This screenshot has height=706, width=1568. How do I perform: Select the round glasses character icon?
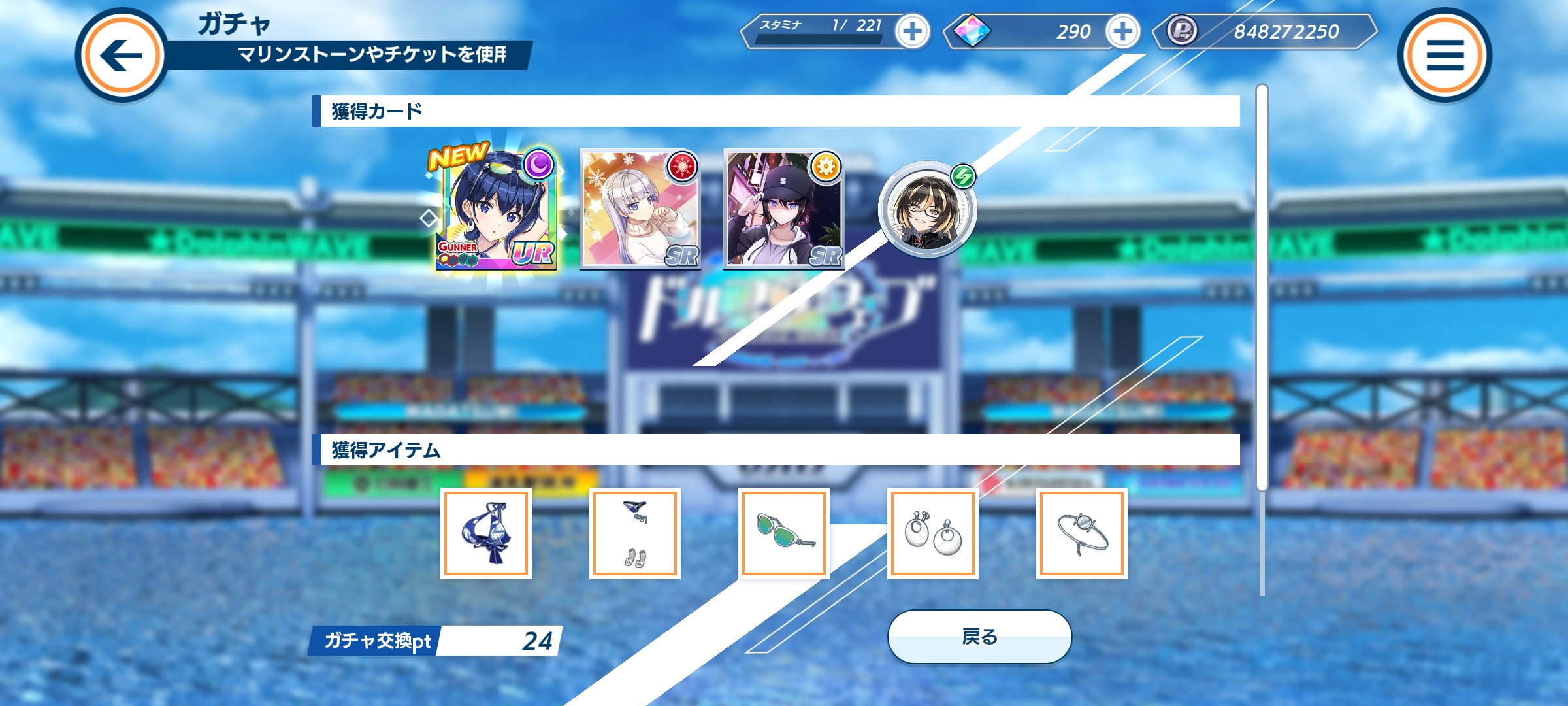coord(927,210)
